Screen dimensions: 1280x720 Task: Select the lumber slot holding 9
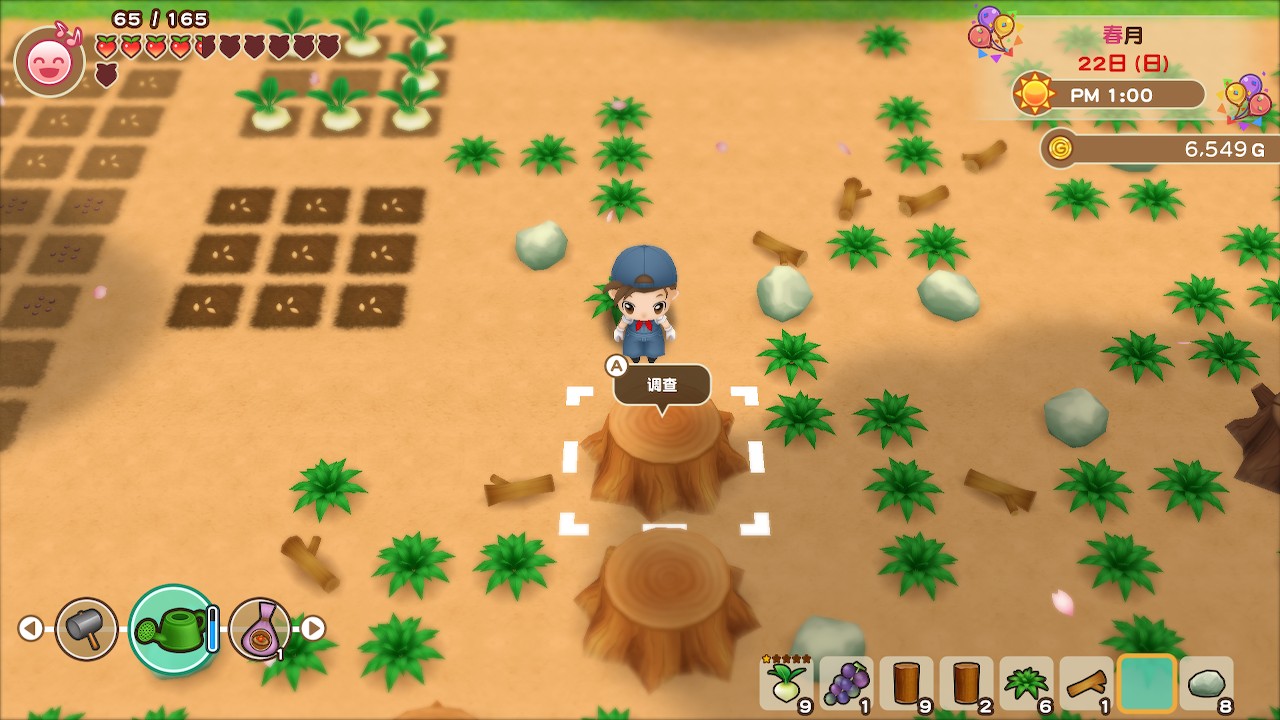(906, 683)
